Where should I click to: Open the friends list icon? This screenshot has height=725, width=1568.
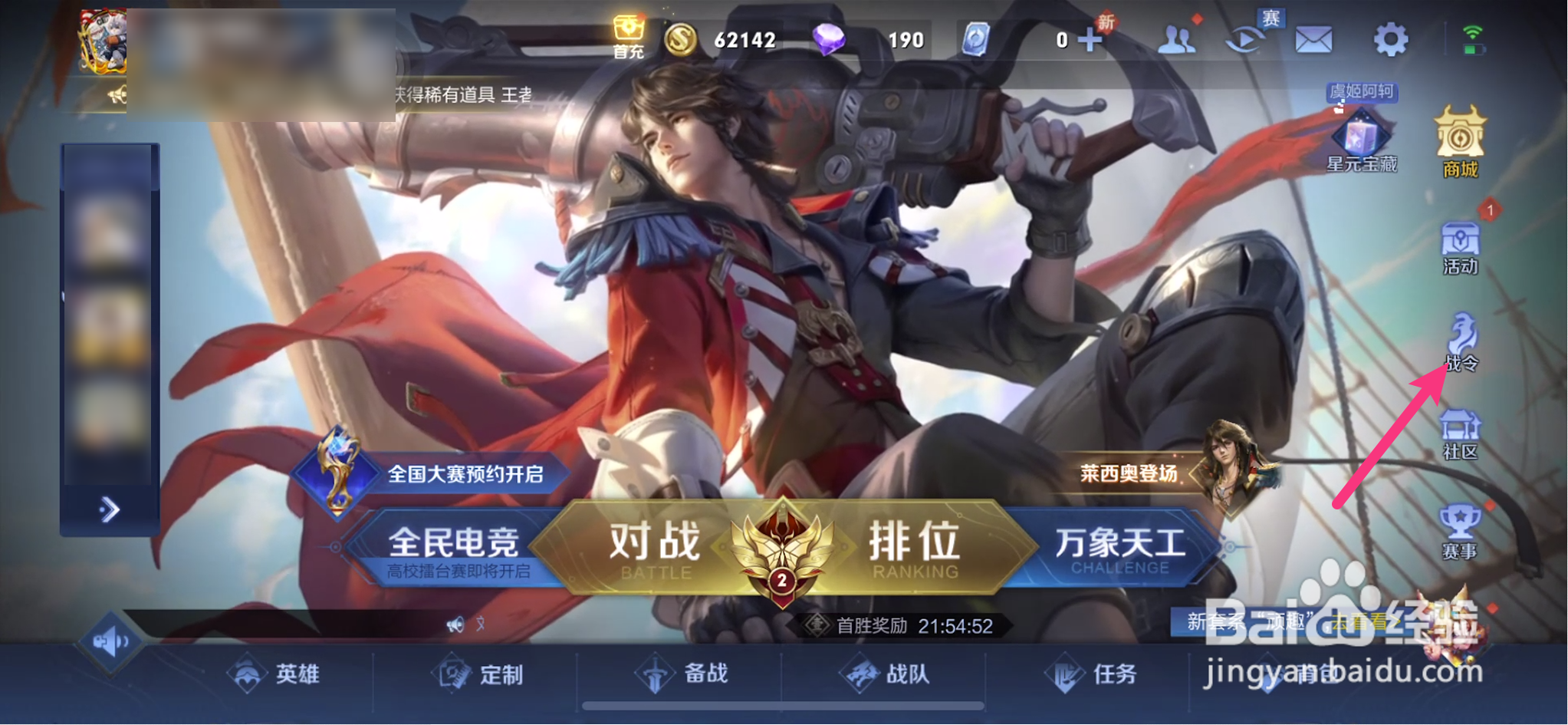pyautogui.click(x=1178, y=40)
